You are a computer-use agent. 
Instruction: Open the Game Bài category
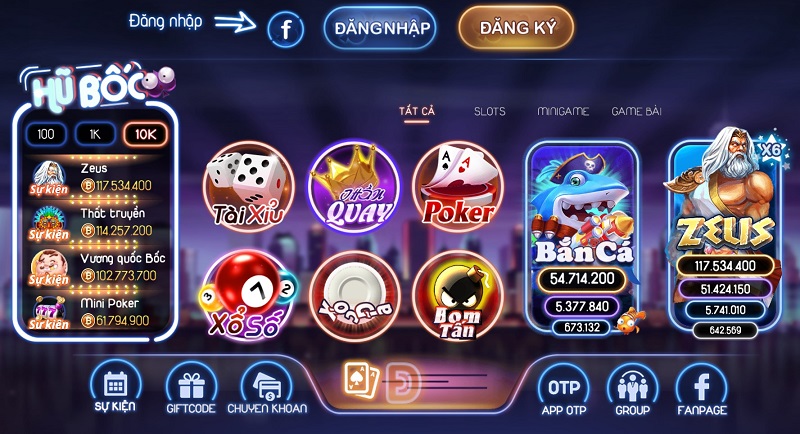coord(636,111)
